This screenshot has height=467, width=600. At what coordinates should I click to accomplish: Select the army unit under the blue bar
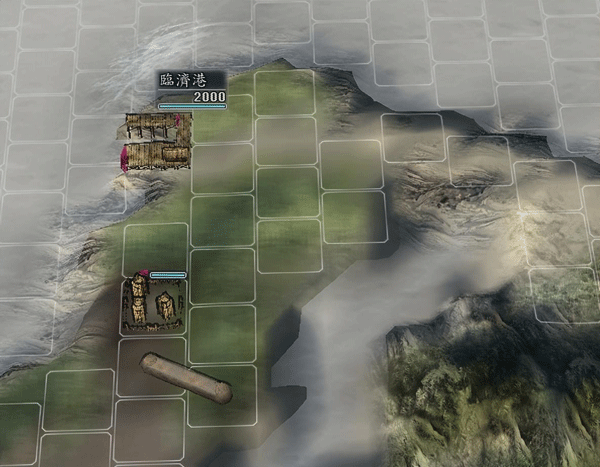tap(153, 304)
